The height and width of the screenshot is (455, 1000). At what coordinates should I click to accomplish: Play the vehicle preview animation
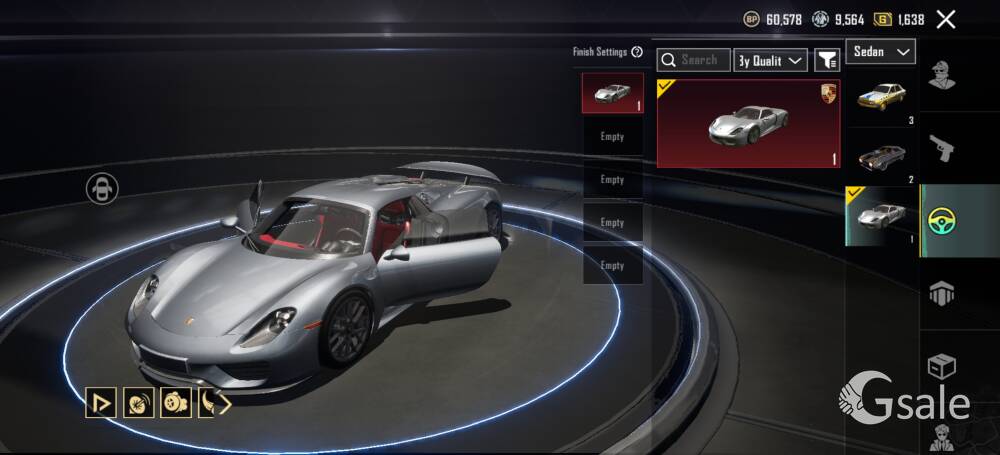tap(100, 403)
